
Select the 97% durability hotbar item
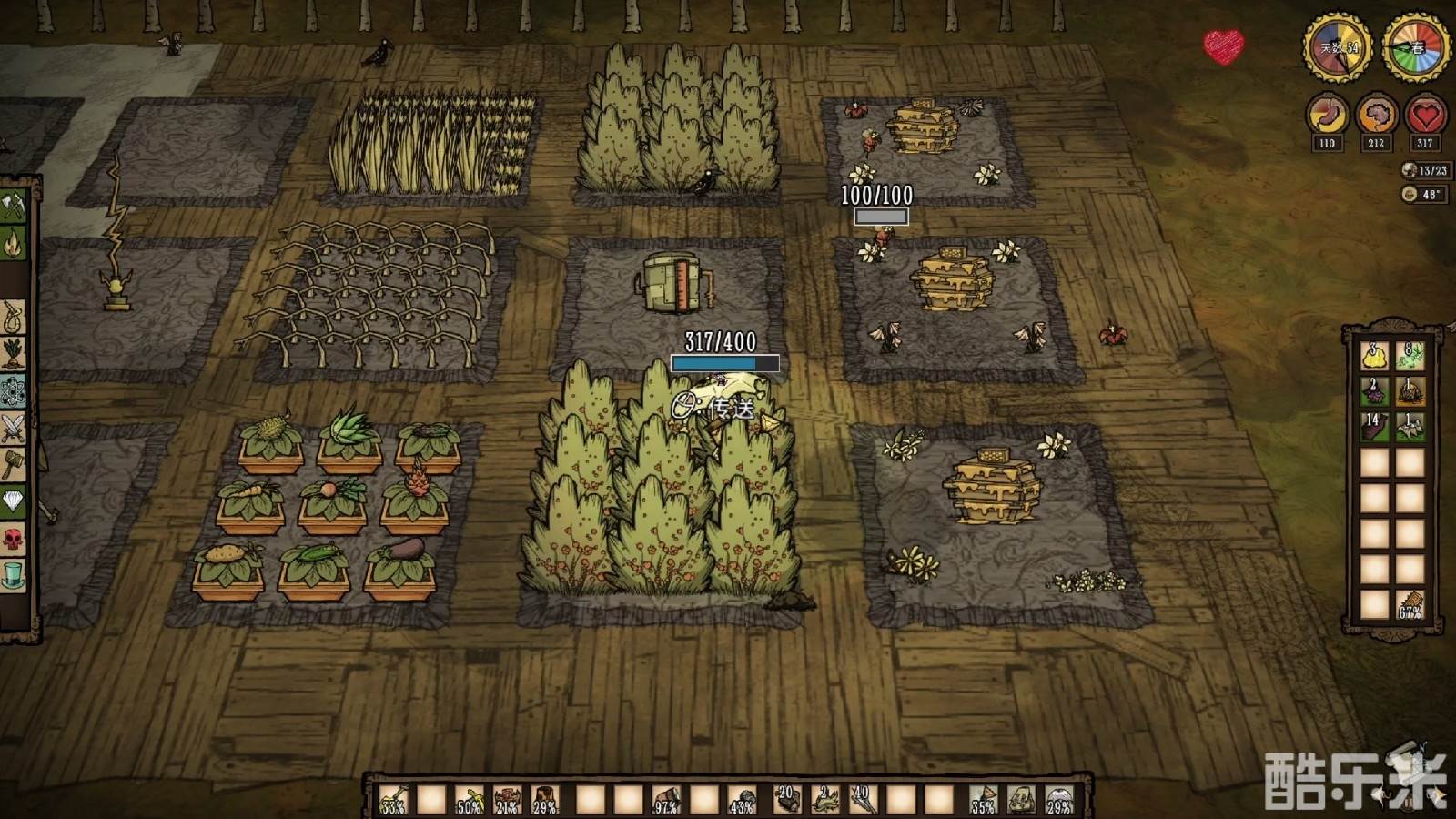(667, 800)
